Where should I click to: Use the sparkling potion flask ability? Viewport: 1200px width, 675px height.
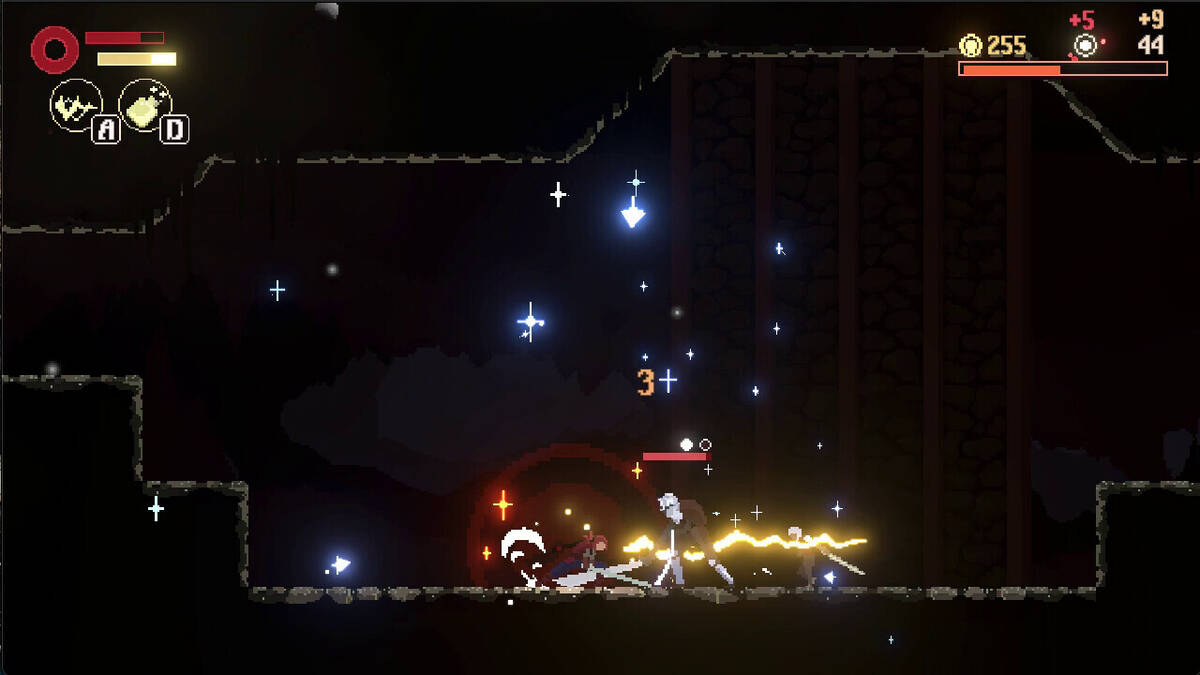point(145,105)
